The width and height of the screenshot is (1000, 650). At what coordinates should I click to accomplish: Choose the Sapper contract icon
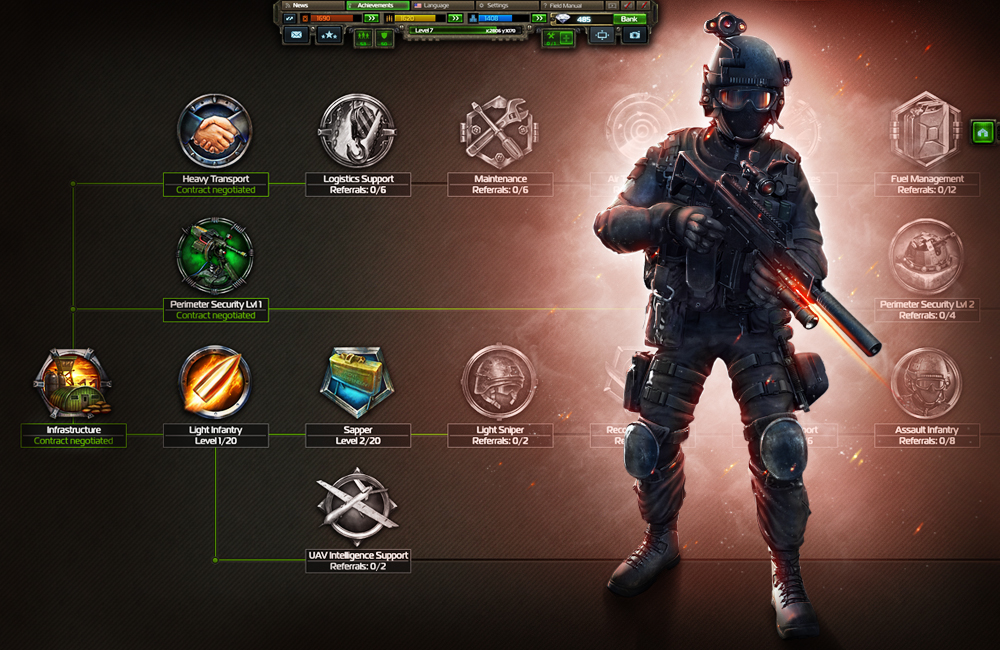tap(357, 384)
